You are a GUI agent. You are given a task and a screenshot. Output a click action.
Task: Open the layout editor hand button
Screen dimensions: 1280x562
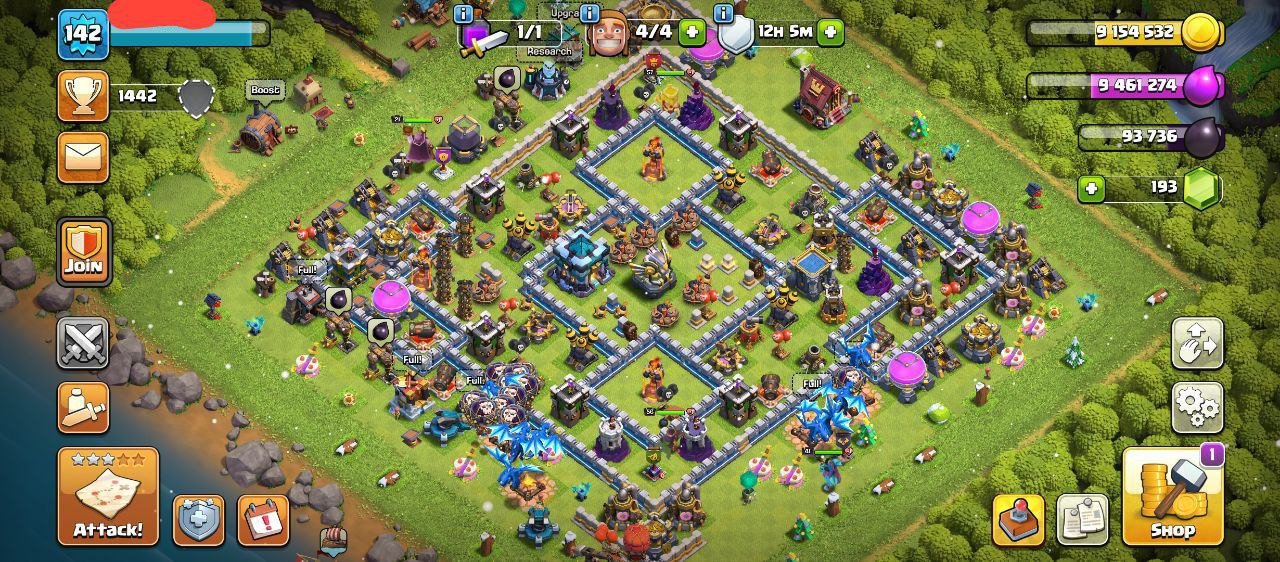pyautogui.click(x=1197, y=344)
